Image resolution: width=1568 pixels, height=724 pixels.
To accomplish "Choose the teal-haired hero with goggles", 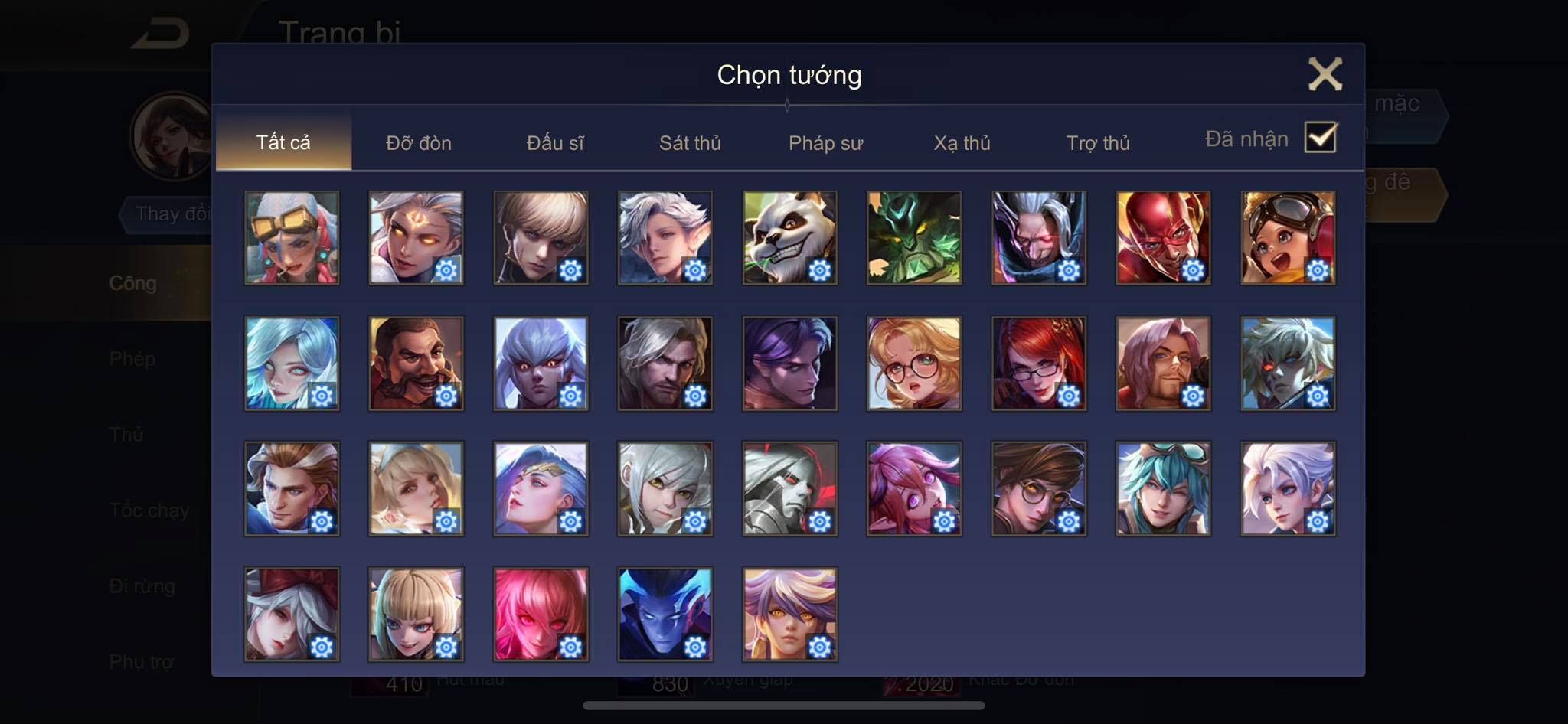I will [1163, 489].
